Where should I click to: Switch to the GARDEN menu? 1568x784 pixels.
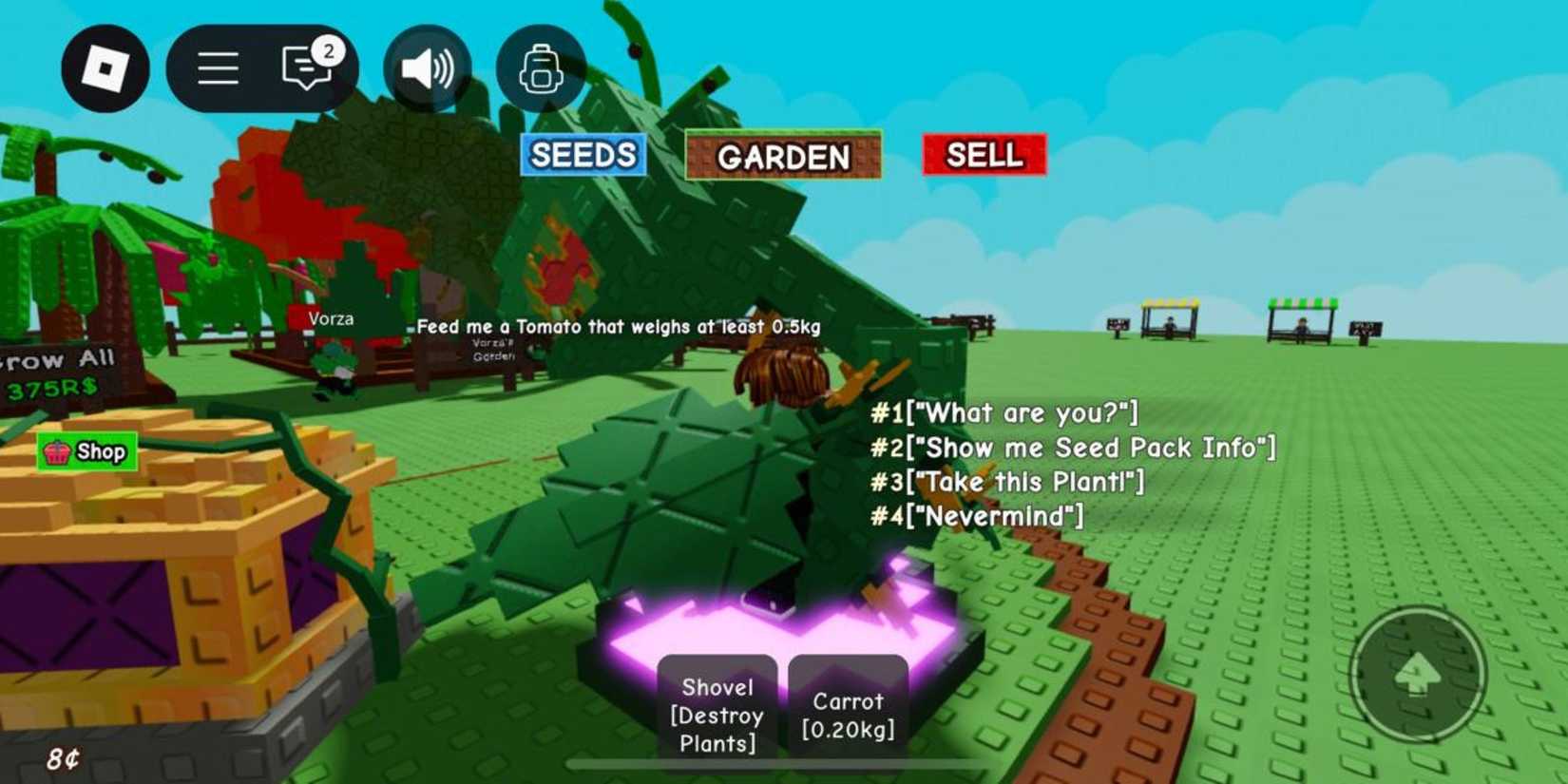point(785,154)
